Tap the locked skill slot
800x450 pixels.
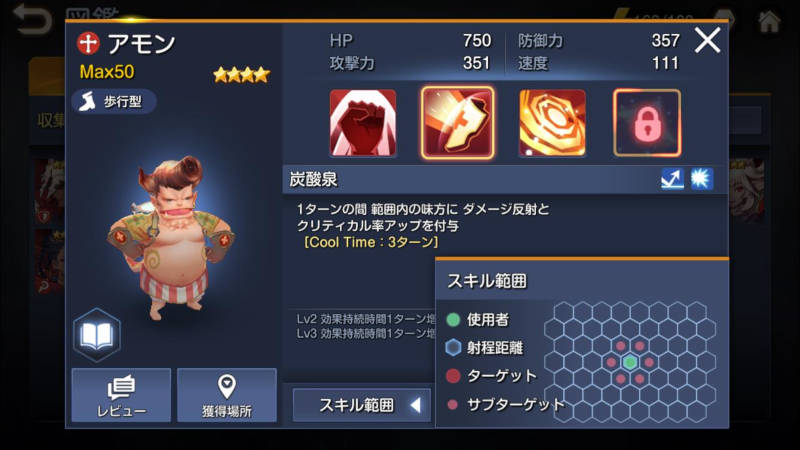tap(646, 123)
